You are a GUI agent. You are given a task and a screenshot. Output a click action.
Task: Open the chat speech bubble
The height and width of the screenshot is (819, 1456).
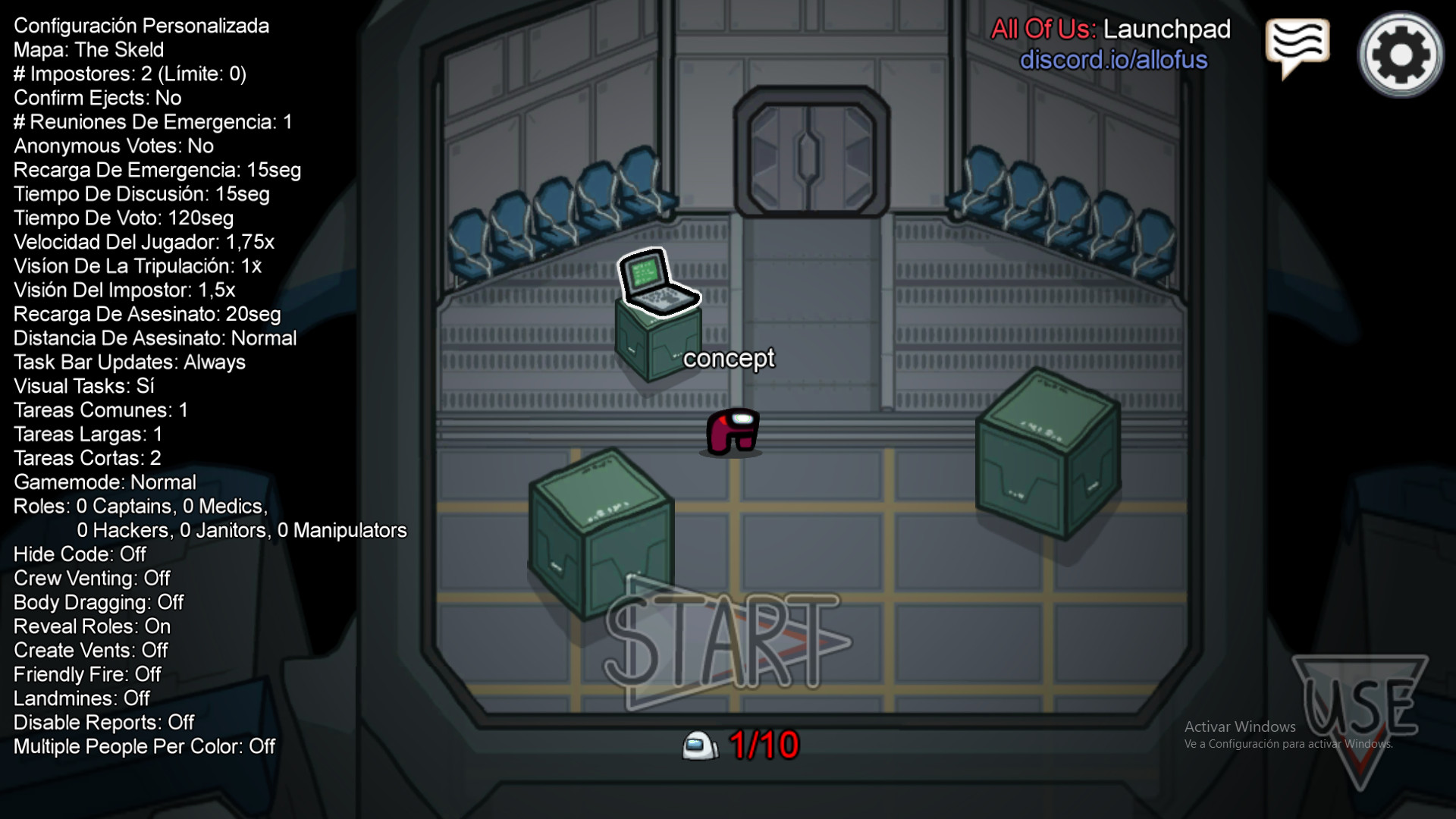click(1297, 45)
